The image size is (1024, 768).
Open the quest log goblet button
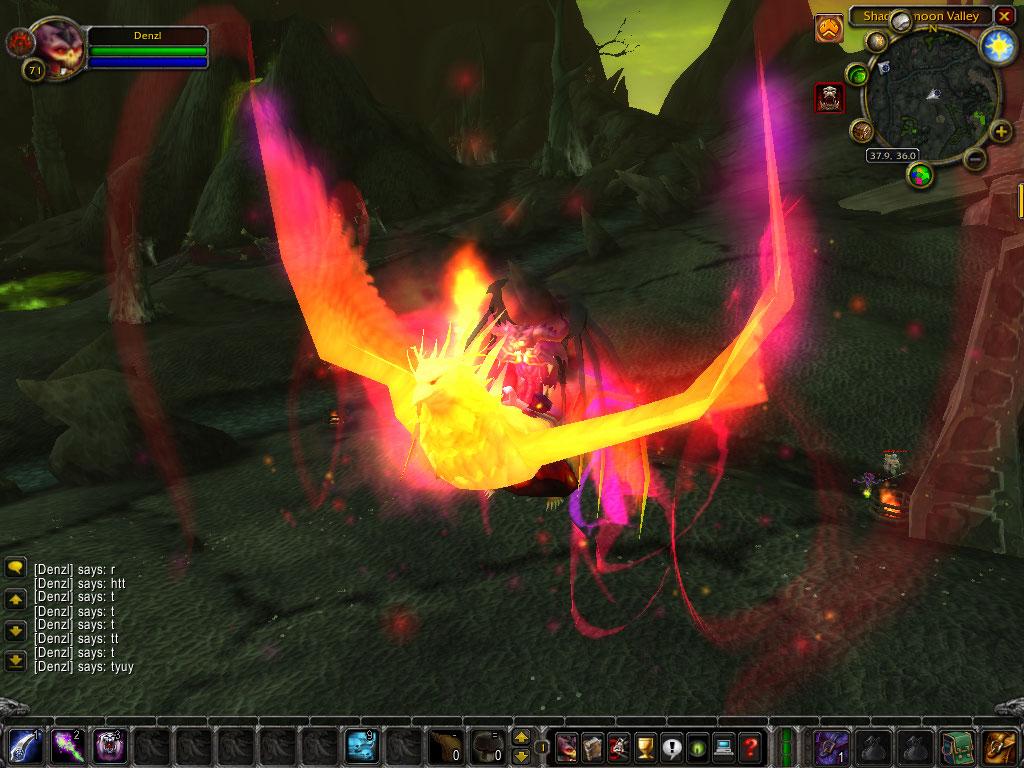(x=645, y=746)
